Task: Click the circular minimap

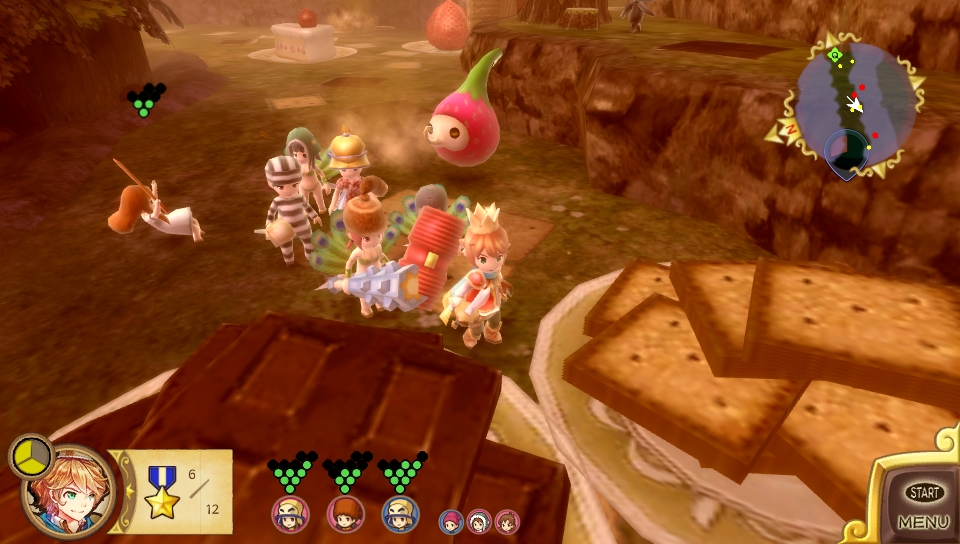Action: click(855, 105)
